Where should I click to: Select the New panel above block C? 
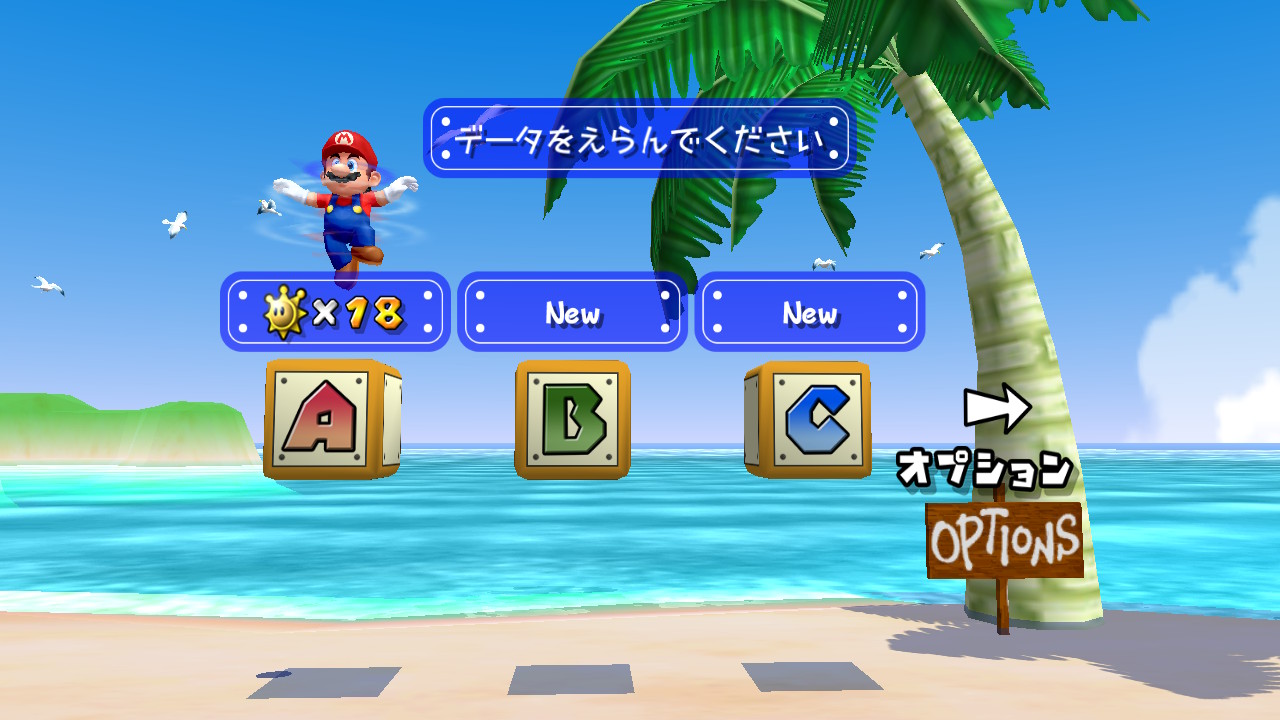tap(809, 312)
